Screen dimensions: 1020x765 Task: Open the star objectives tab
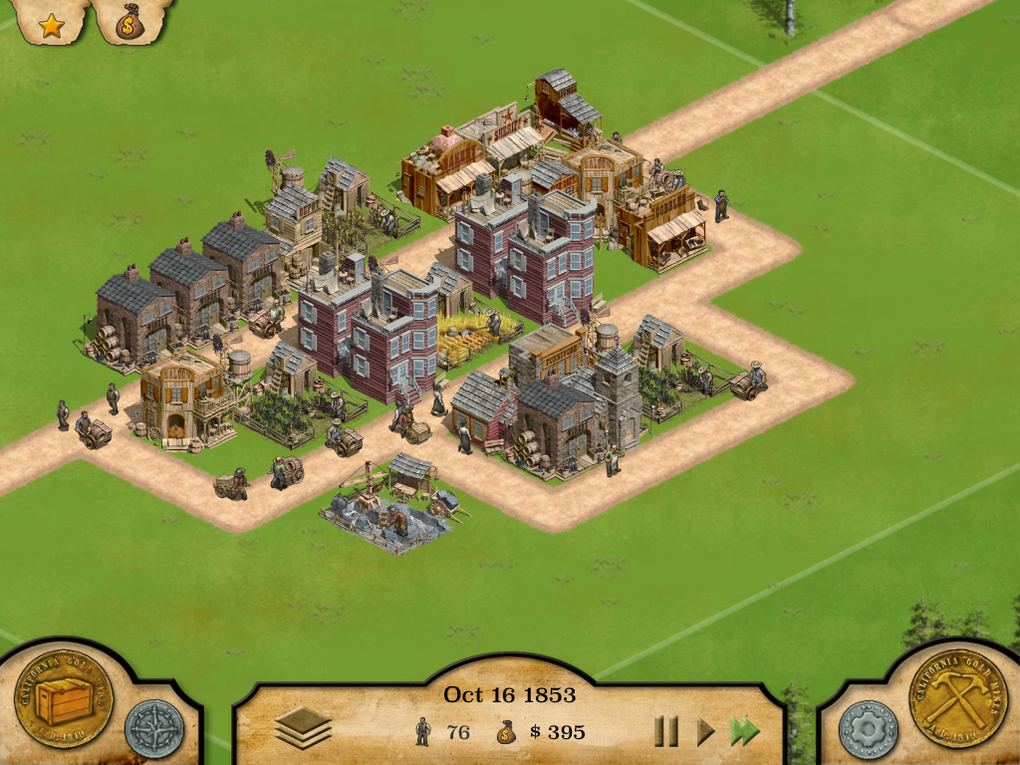coord(51,24)
